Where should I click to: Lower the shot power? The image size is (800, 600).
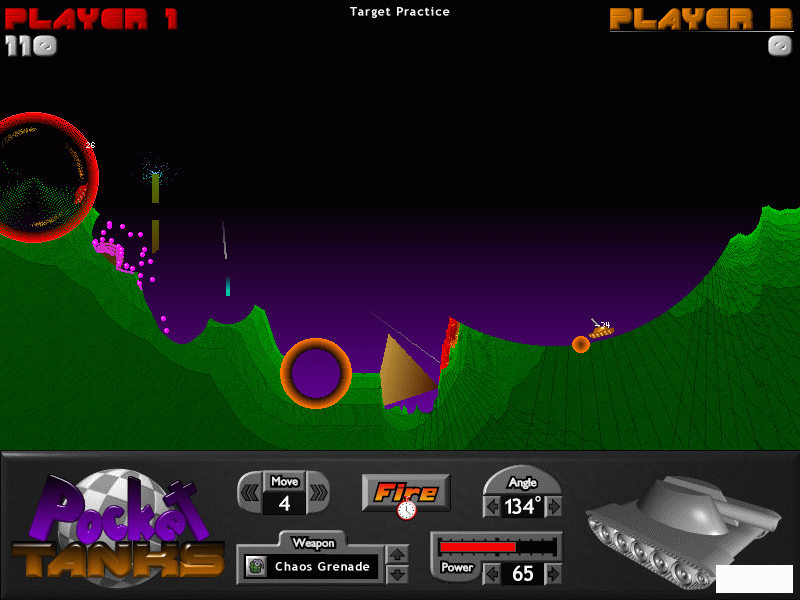[x=491, y=575]
